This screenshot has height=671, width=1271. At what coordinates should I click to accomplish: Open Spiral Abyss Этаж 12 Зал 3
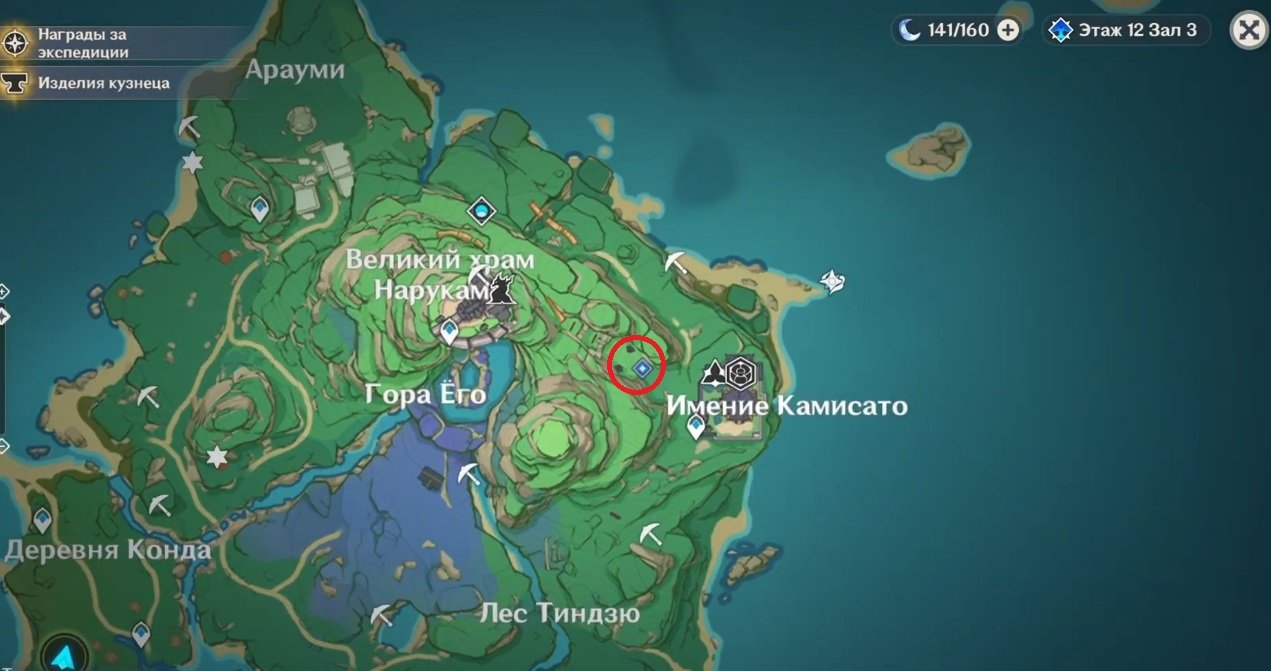pyautogui.click(x=1125, y=30)
